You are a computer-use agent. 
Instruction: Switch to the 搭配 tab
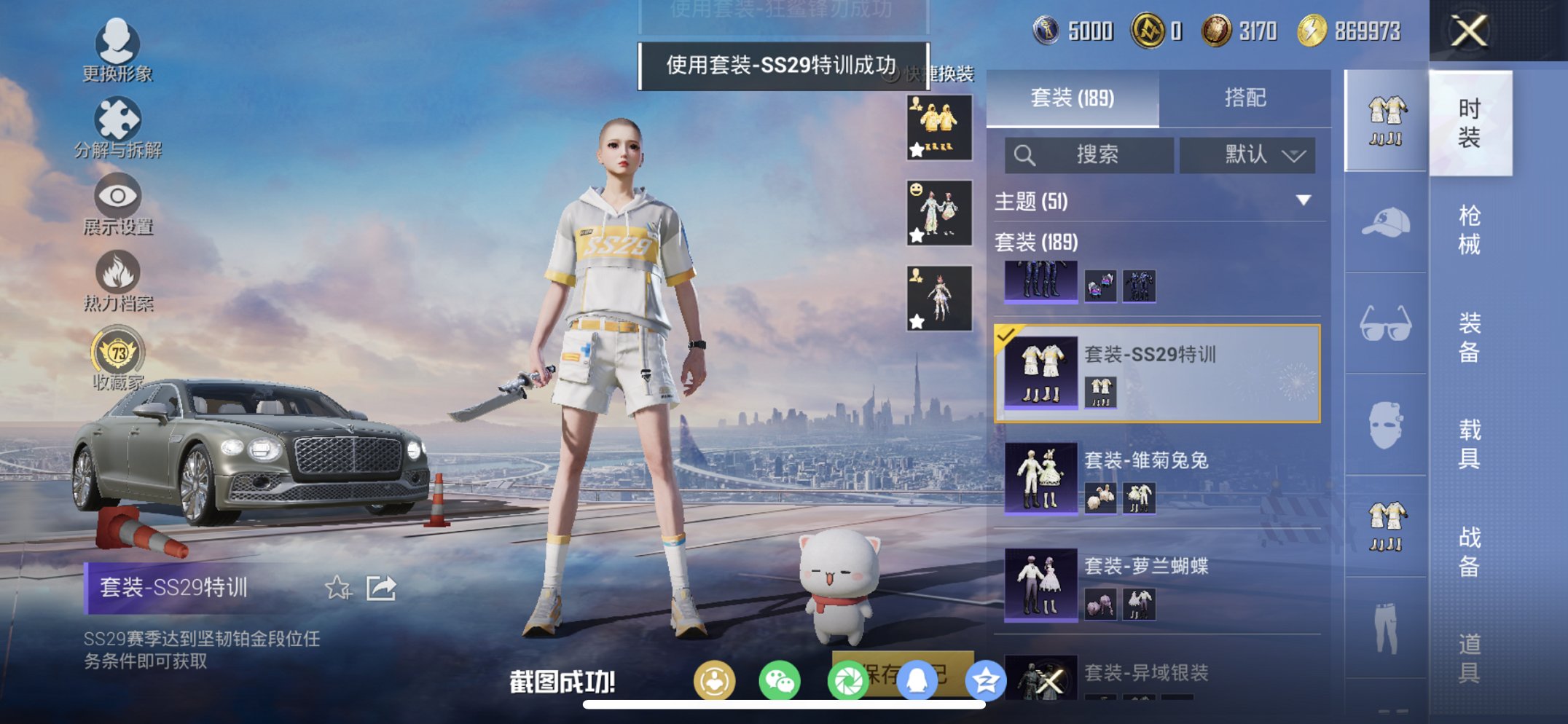pyautogui.click(x=1247, y=98)
